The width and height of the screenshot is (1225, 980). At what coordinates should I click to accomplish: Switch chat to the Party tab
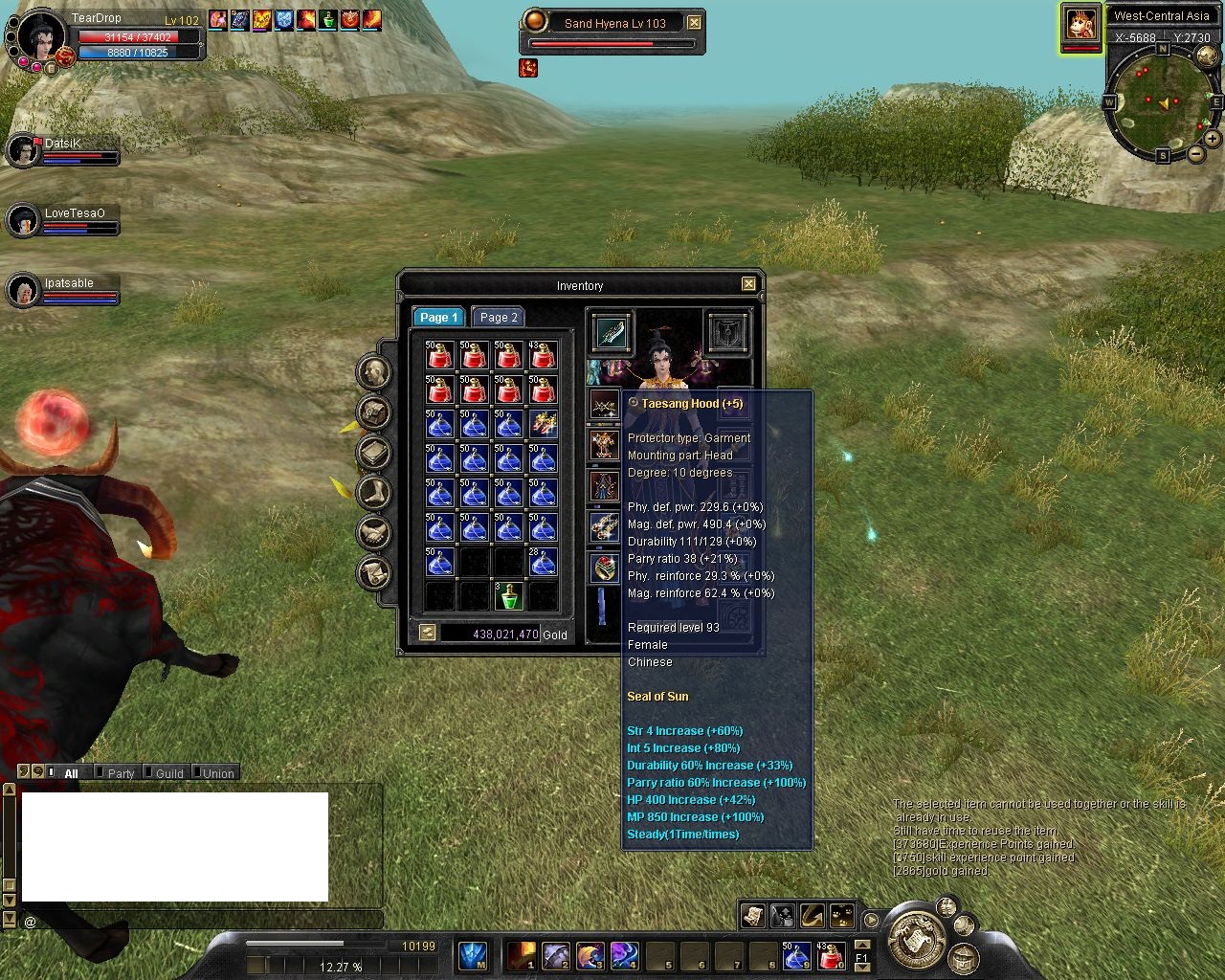pos(121,773)
